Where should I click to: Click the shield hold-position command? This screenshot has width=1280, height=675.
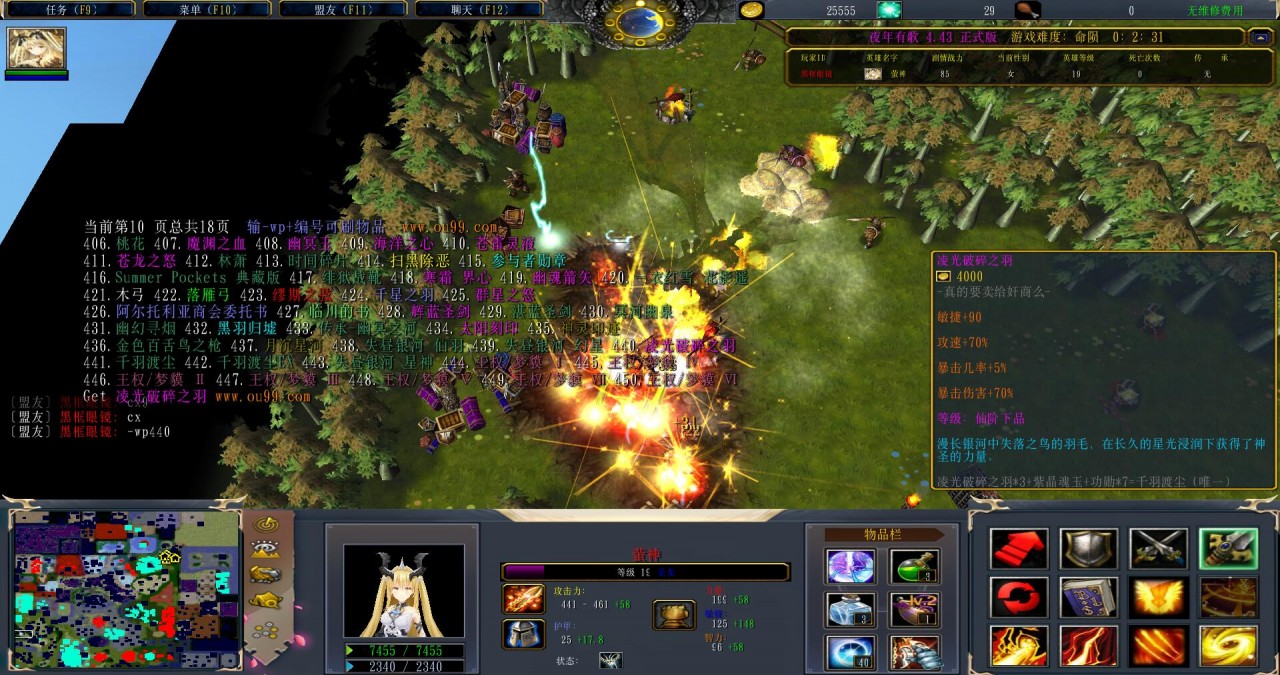(x=1088, y=548)
